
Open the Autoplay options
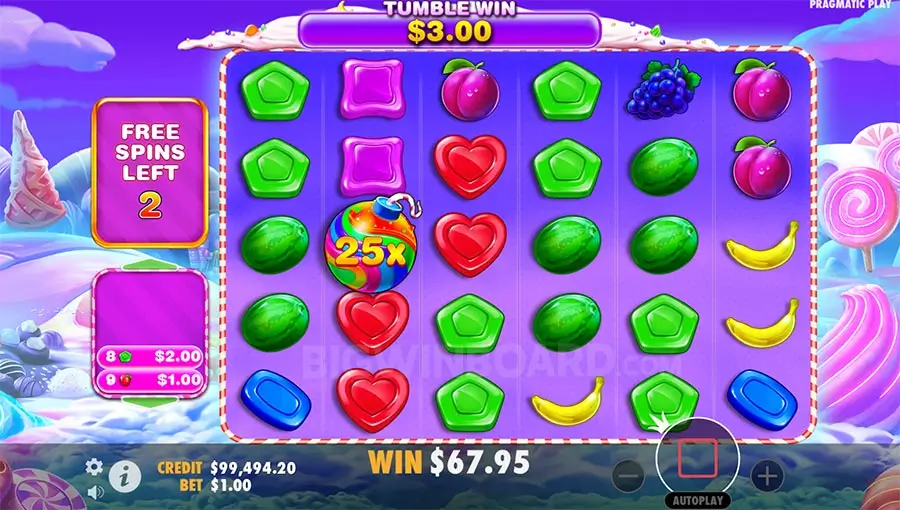697,499
